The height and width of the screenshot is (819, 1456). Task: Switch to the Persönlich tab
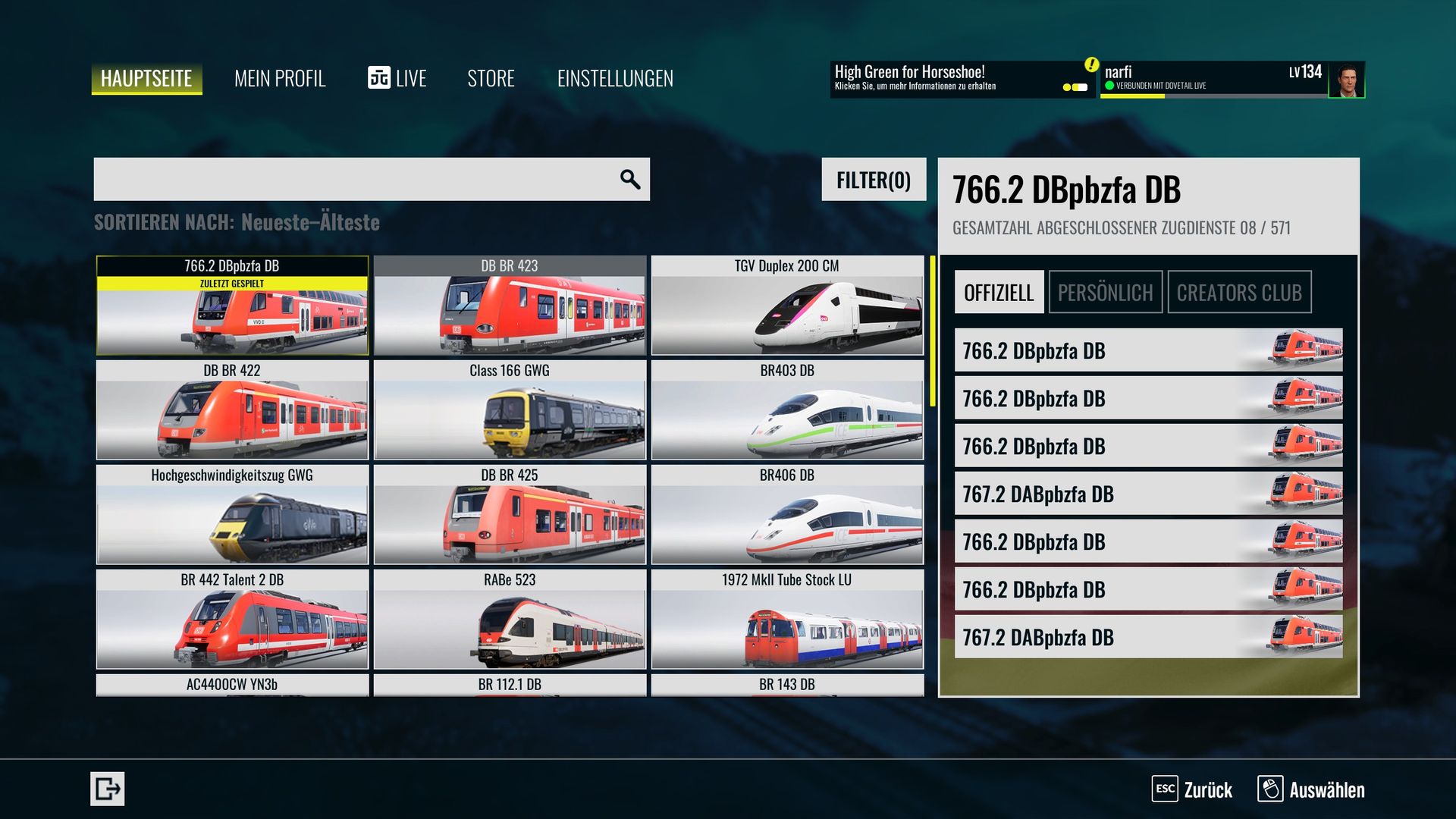point(1105,292)
